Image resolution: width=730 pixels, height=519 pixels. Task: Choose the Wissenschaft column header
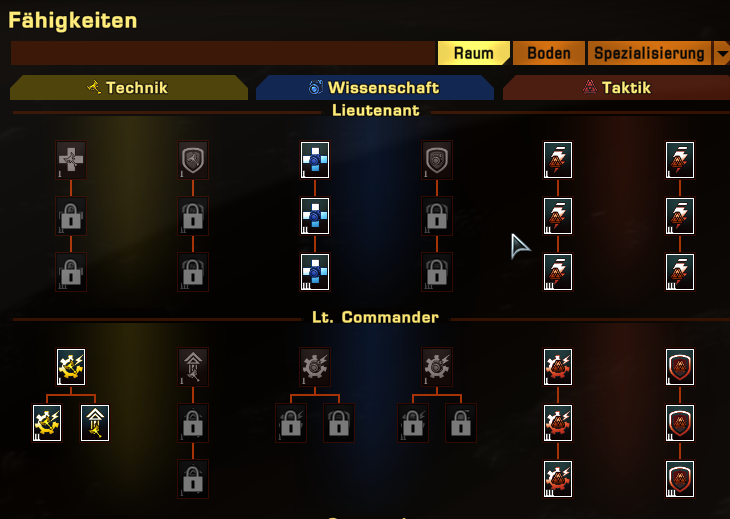pyautogui.click(x=374, y=88)
